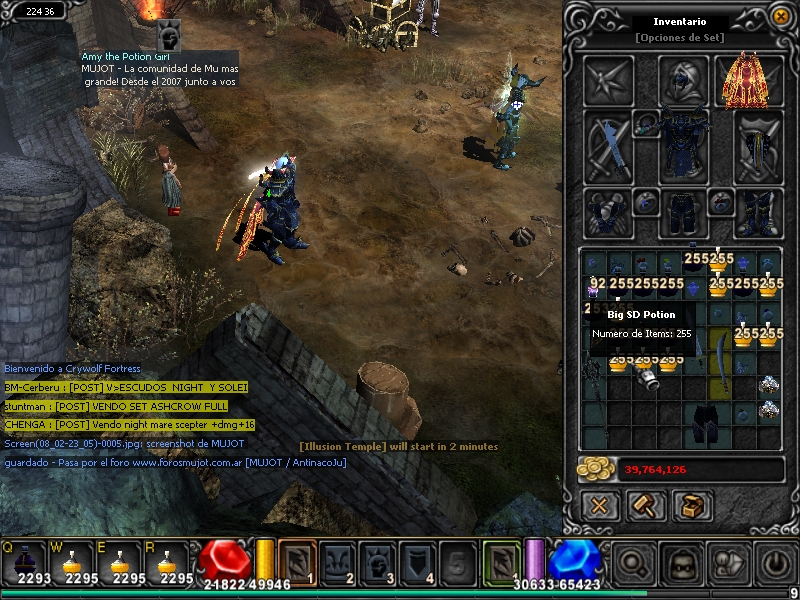Click the X button below the zen amount
This screenshot has width=800, height=600.
[599, 506]
